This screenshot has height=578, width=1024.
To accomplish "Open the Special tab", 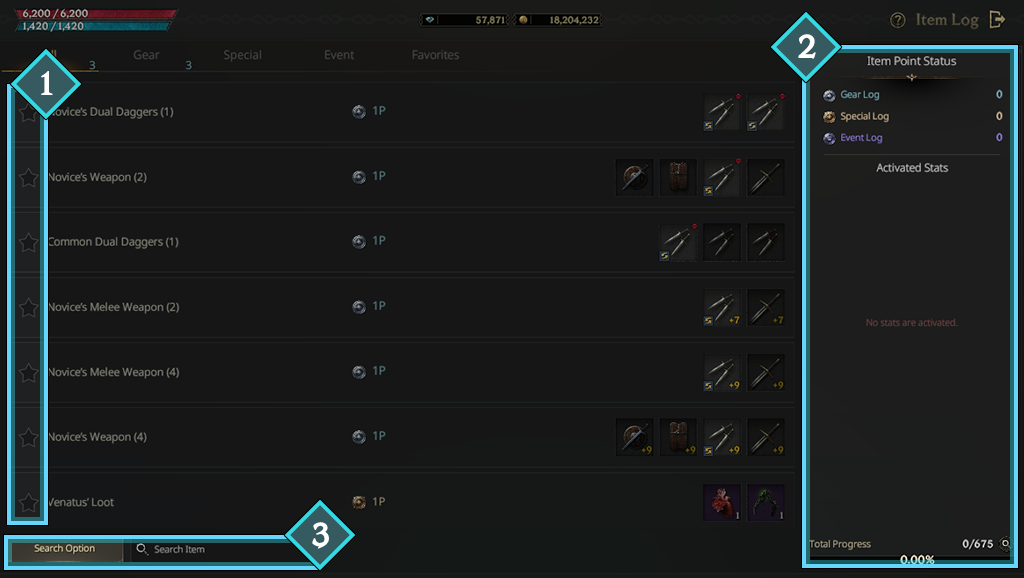I will pos(242,55).
